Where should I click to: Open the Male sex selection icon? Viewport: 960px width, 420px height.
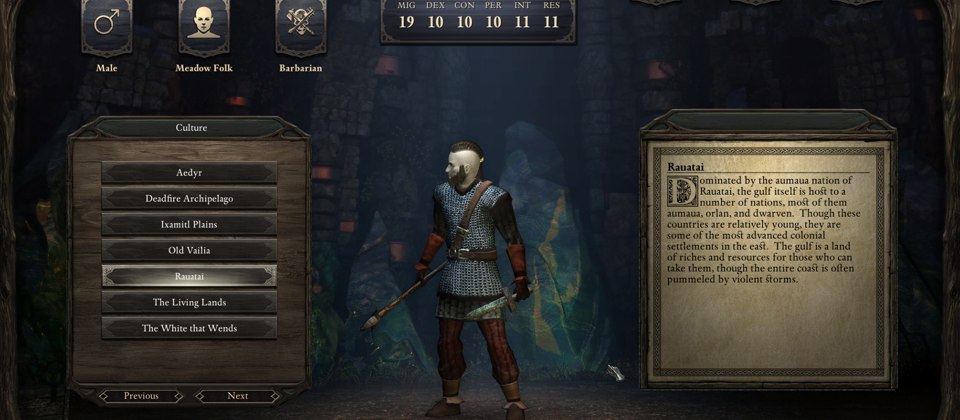point(106,25)
